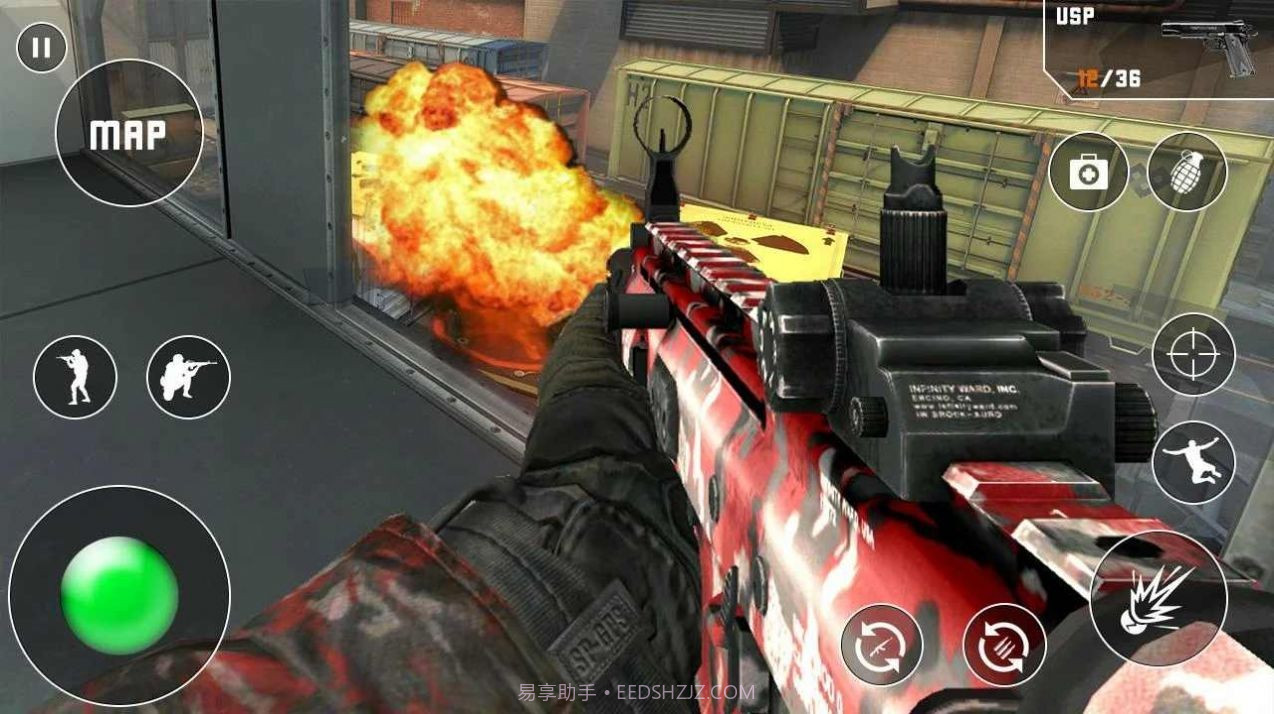Swap weapons with the rifle cycle icon
This screenshot has height=714, width=1274.
(881, 645)
